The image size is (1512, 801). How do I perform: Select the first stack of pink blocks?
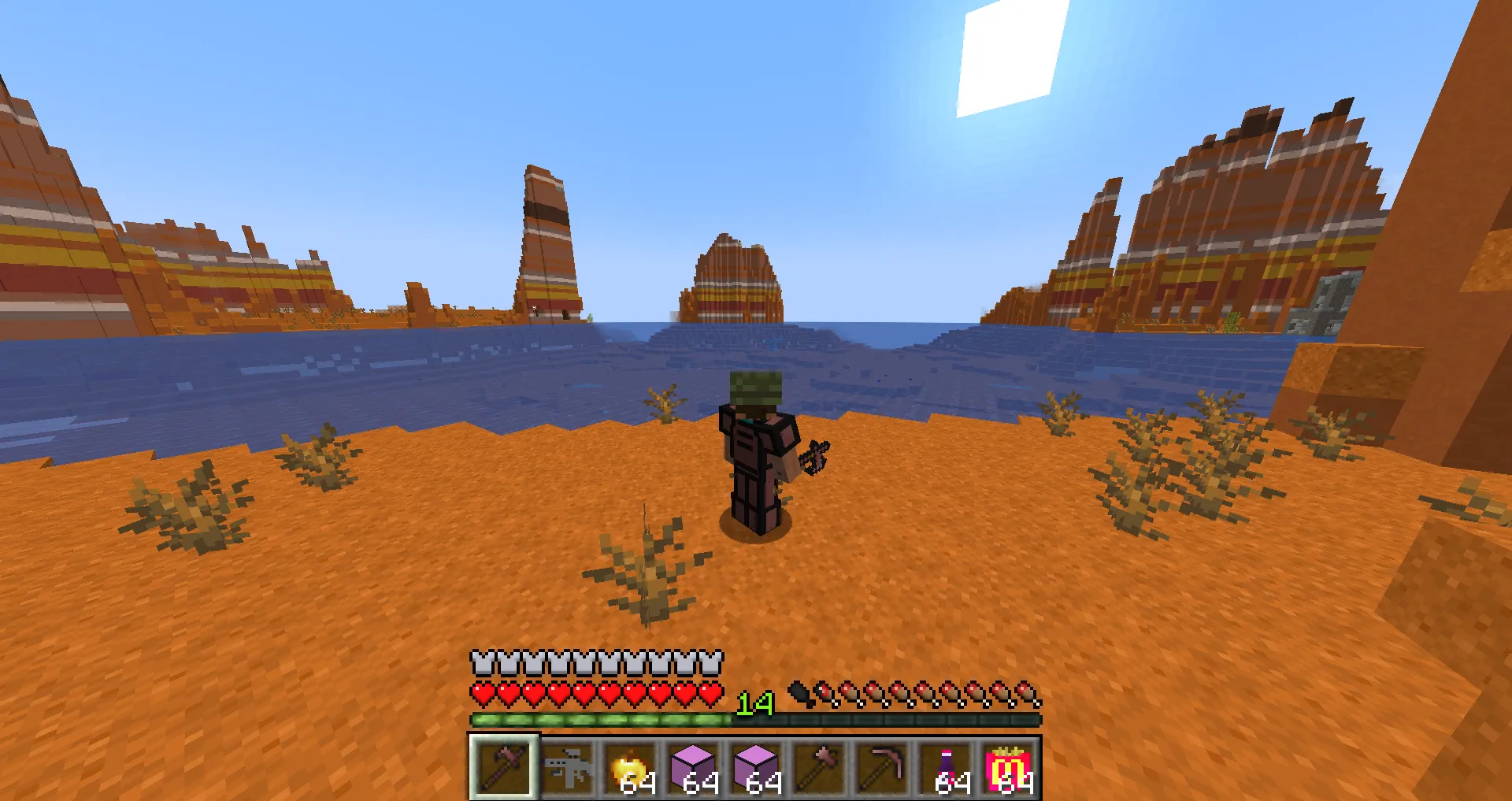pyautogui.click(x=695, y=768)
